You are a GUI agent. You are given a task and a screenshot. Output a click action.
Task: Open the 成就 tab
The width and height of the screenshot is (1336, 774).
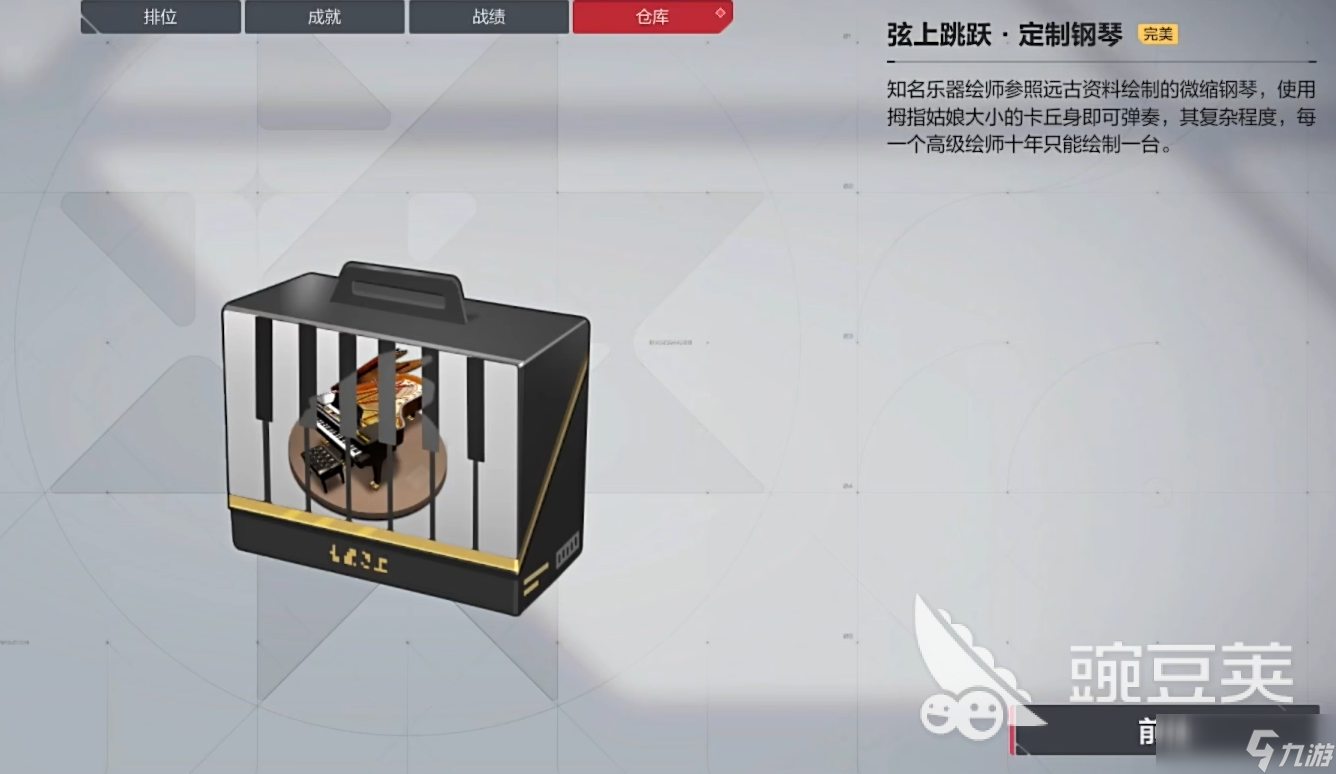[x=324, y=17]
